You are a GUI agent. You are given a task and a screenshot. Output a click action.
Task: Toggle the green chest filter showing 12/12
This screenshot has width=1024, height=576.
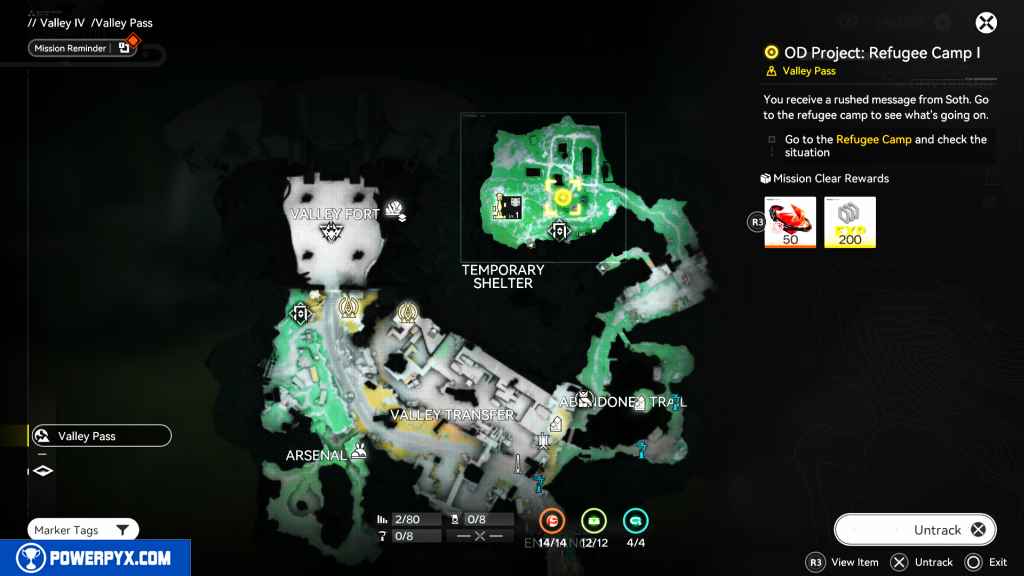[x=594, y=521]
